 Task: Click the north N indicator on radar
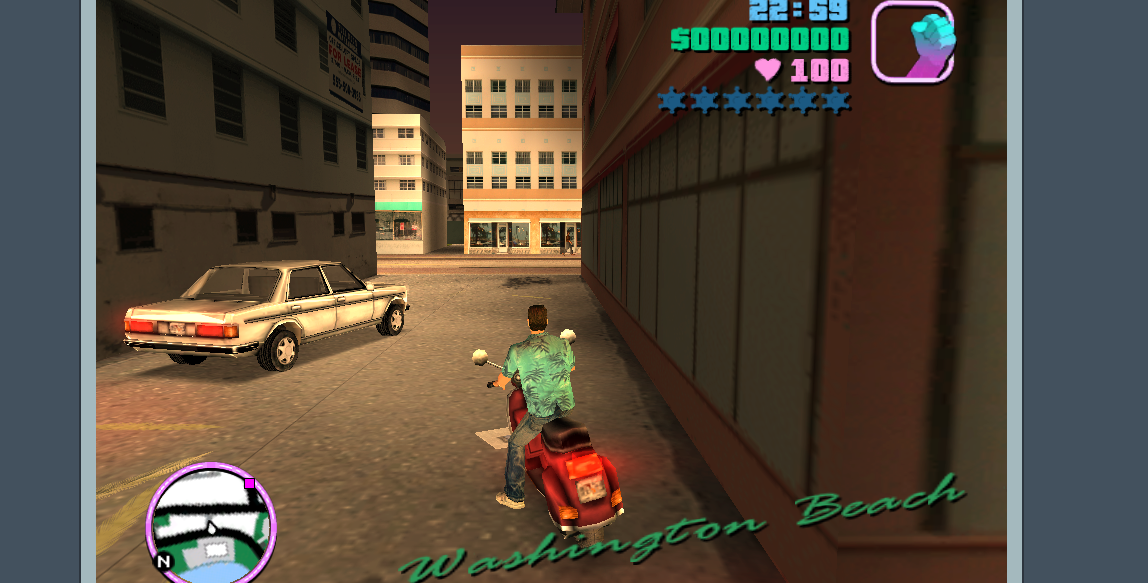[x=164, y=561]
